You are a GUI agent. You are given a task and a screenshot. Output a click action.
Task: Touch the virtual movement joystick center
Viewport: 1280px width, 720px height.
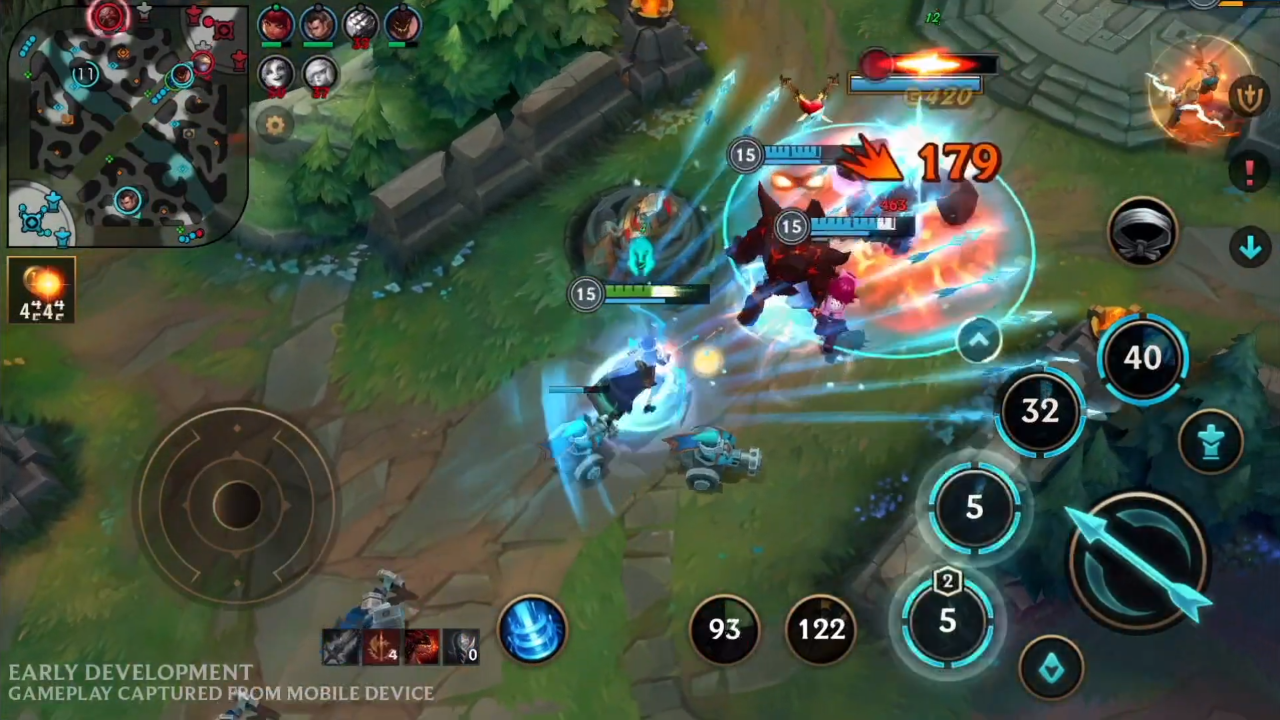coord(236,505)
